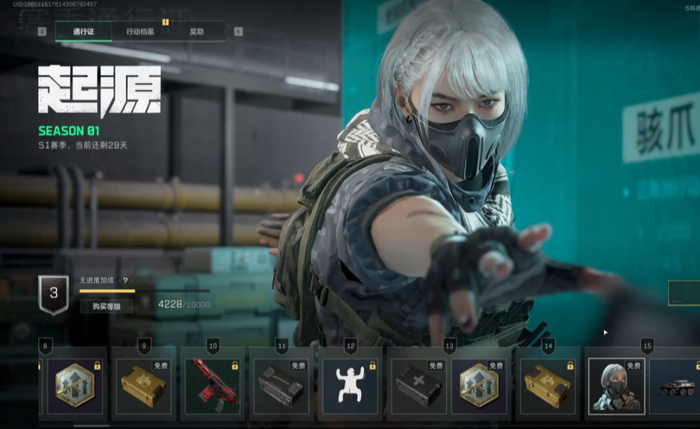Click the 购买等级 button
This screenshot has width=700, height=429.
point(105,306)
